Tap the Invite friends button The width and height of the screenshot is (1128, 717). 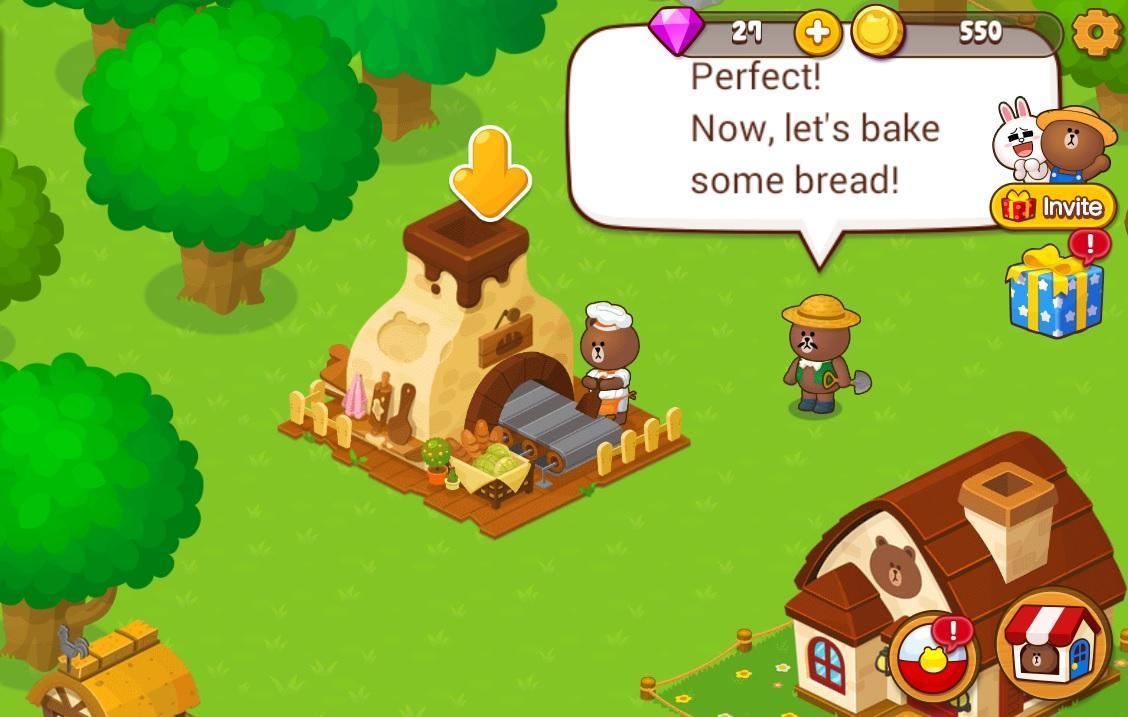(1053, 207)
